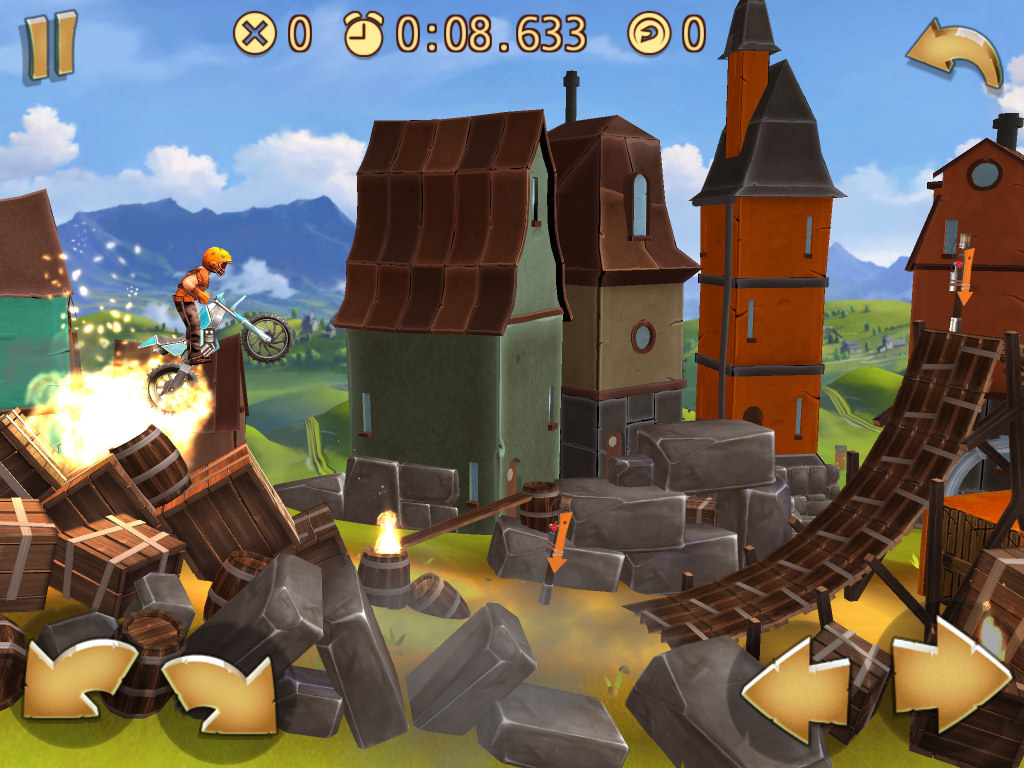1024x768 pixels.
Task: Lean the rider back with counter-clockwise arrow
Action: coord(77,678)
